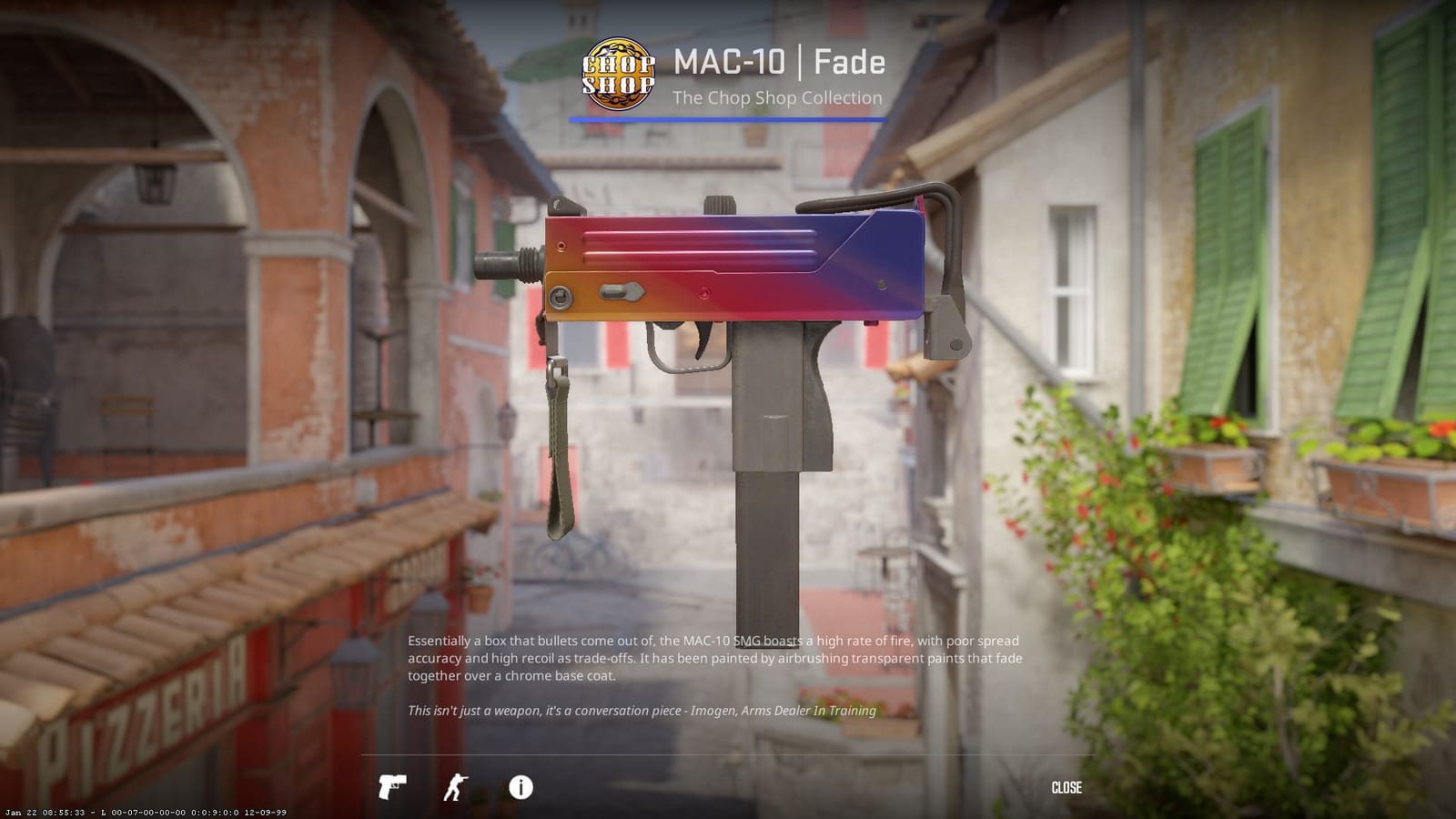Click the CLOSE button

(1068, 787)
